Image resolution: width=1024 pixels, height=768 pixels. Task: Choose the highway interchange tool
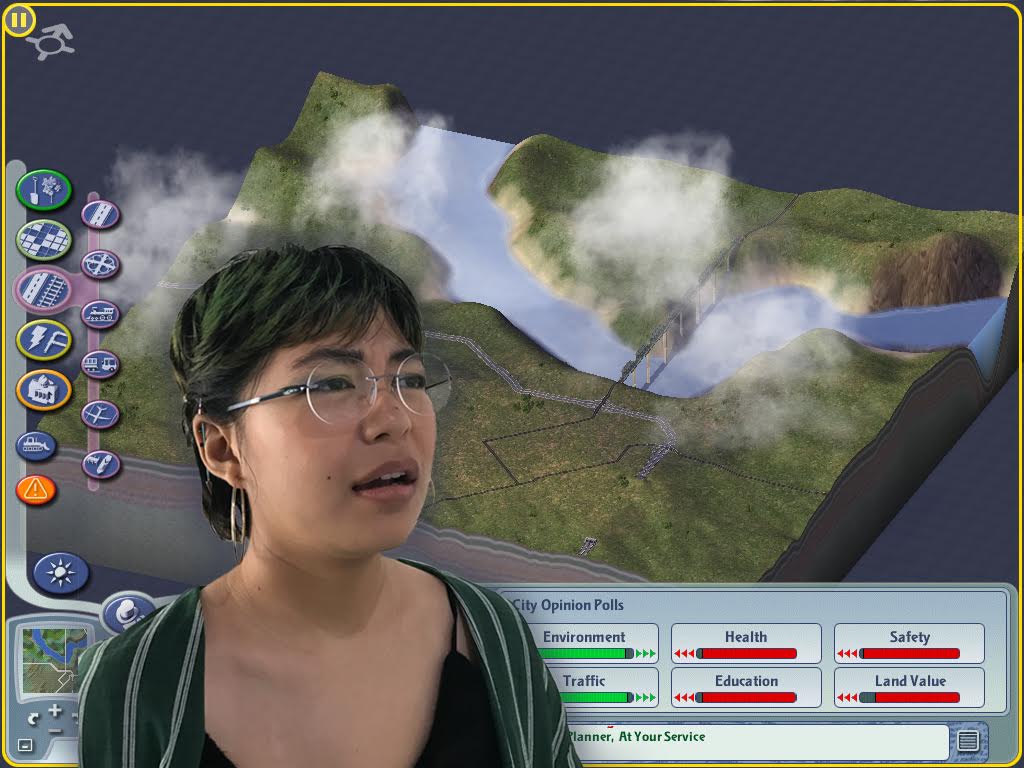click(x=100, y=265)
